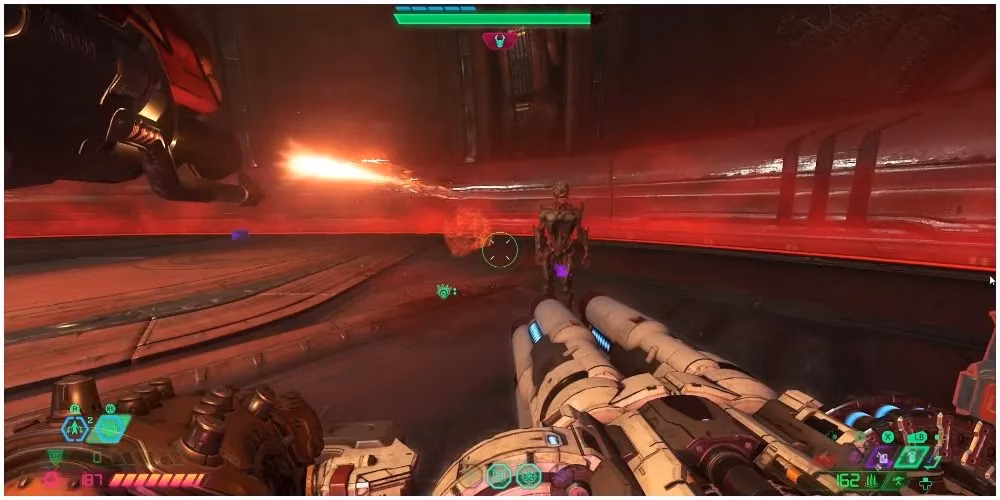This screenshot has width=1000, height=500.
Task: Click the first green rune icon
Action: [498, 475]
